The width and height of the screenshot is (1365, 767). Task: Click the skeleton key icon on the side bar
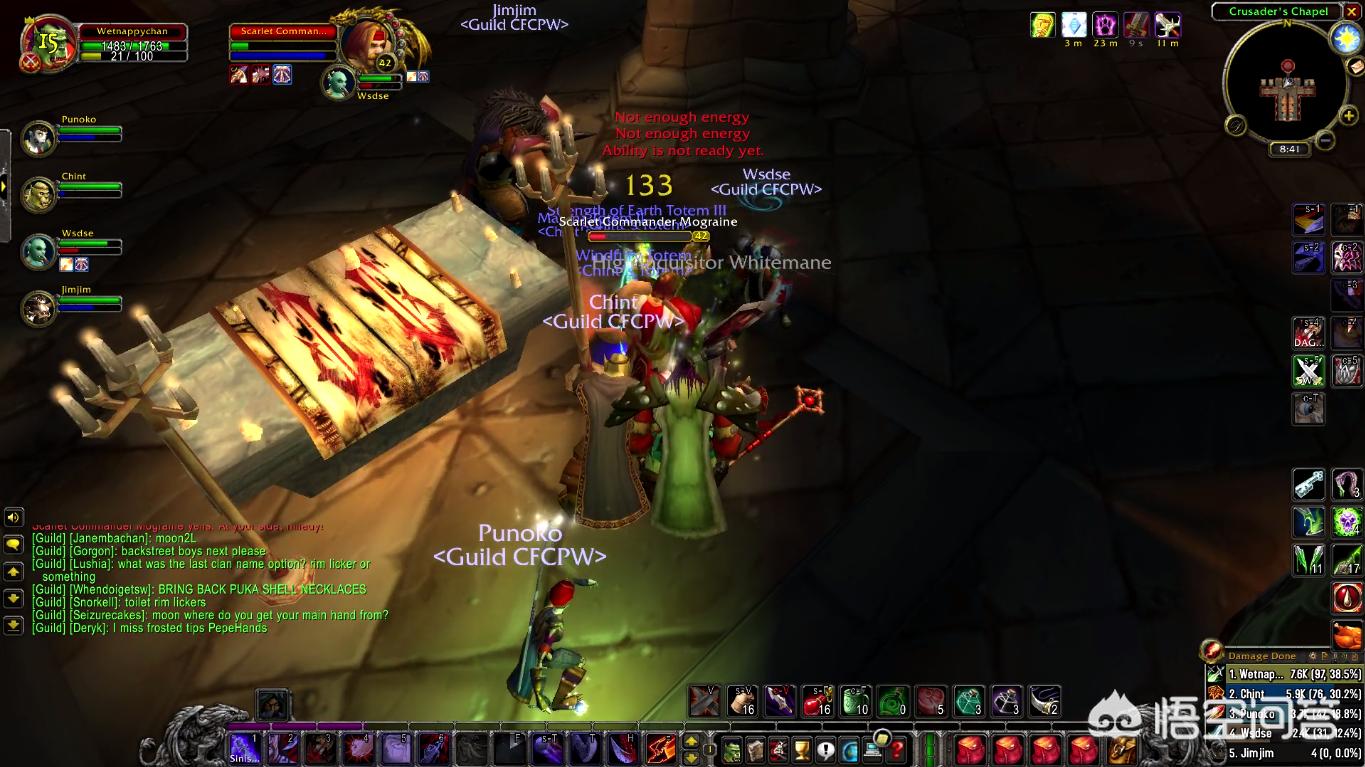coord(1308,484)
